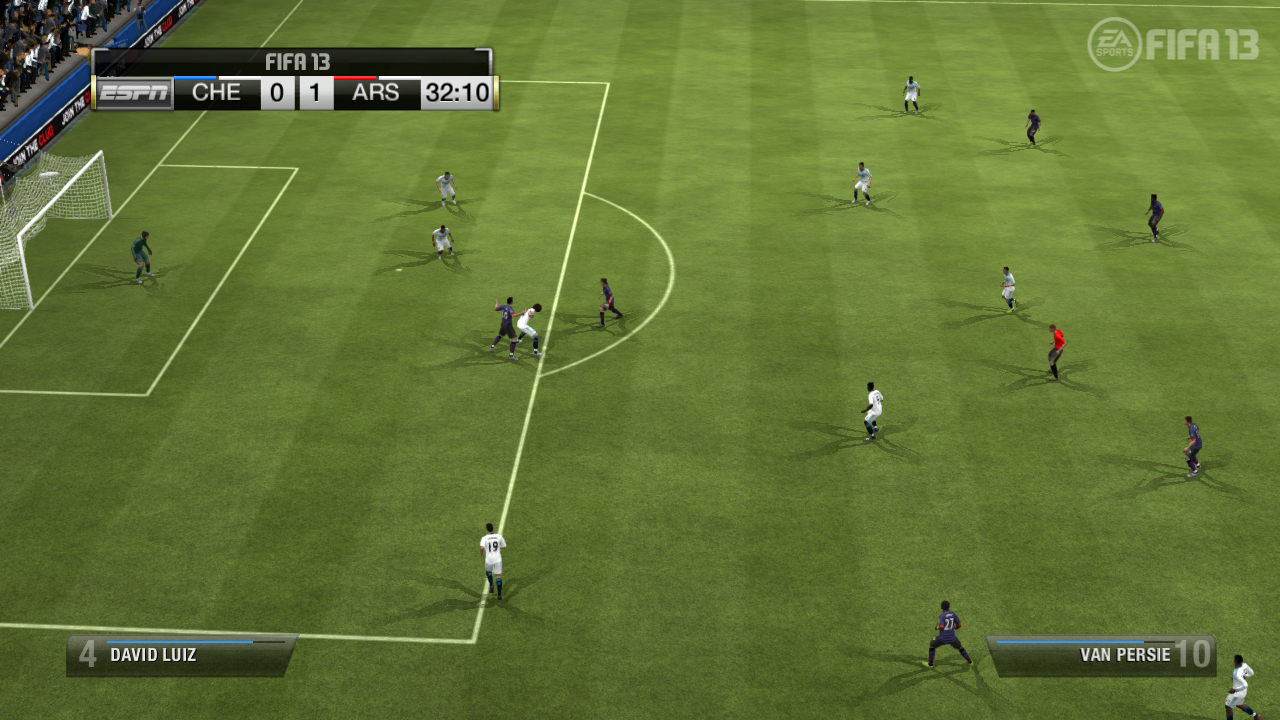Click the ESPN logo on the scoreboard
Image resolution: width=1280 pixels, height=720 pixels.
pos(134,95)
